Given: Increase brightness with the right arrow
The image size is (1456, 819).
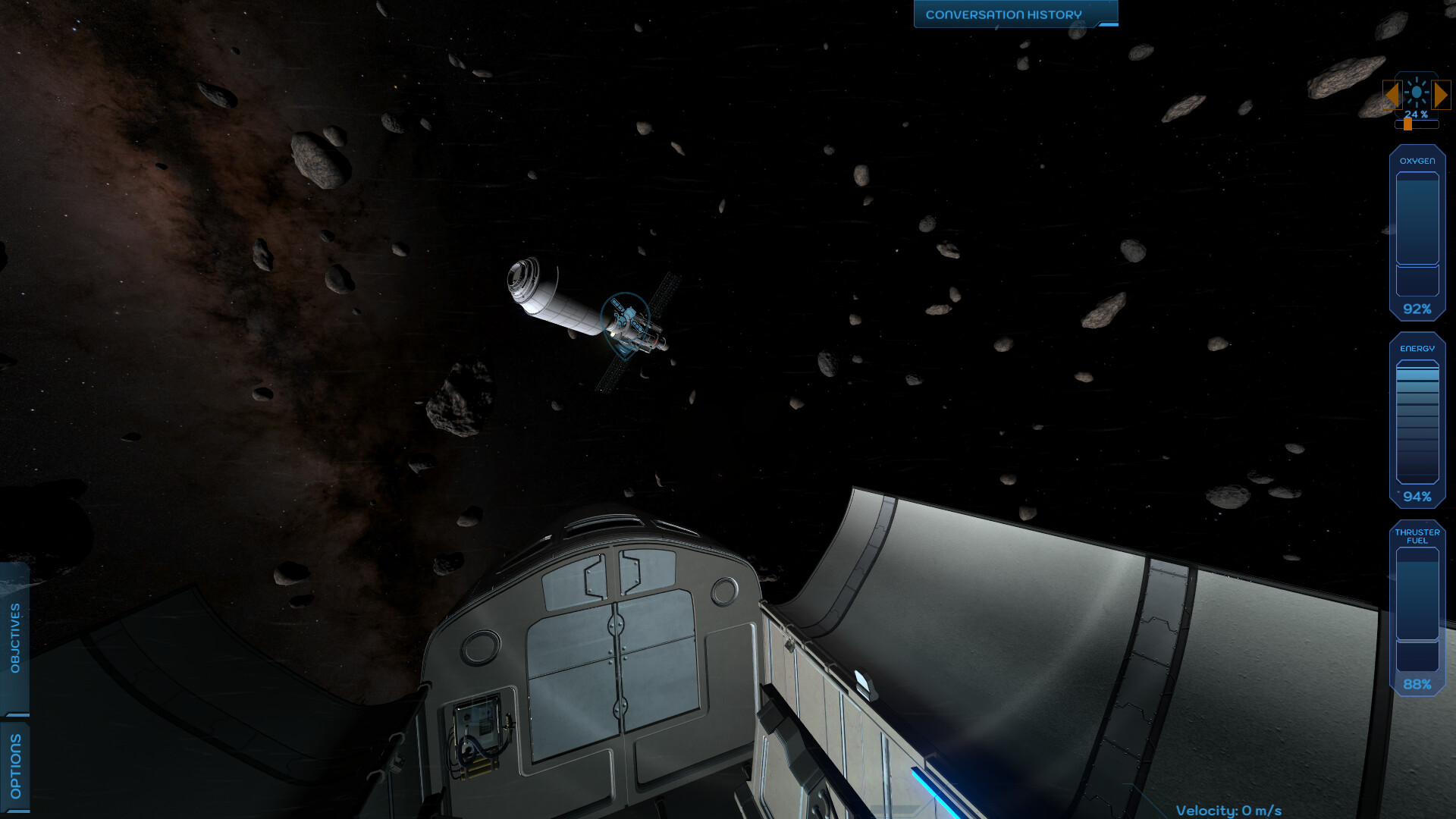Looking at the screenshot, I should click(1440, 93).
